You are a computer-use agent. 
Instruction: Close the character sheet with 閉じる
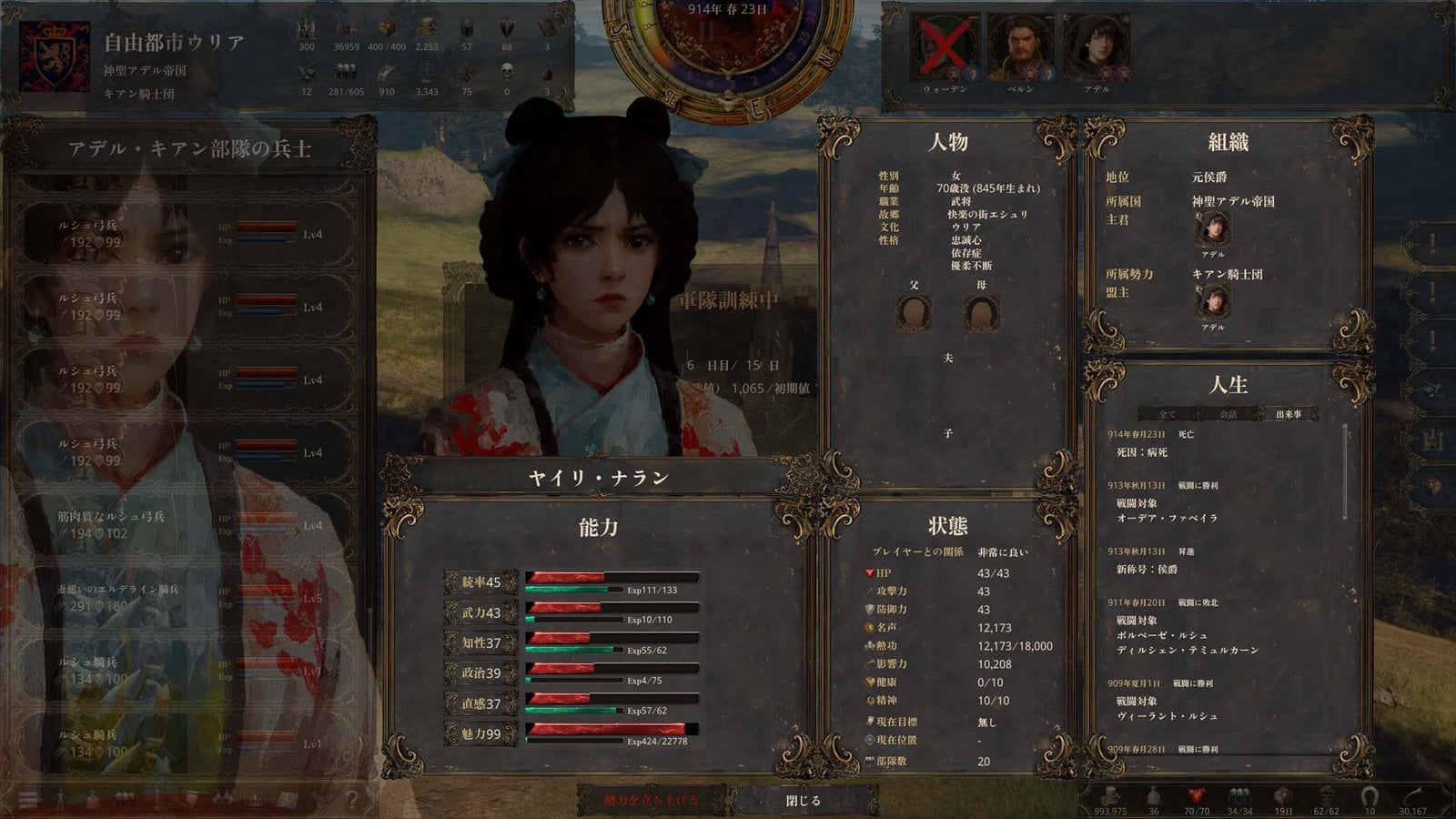(804, 801)
